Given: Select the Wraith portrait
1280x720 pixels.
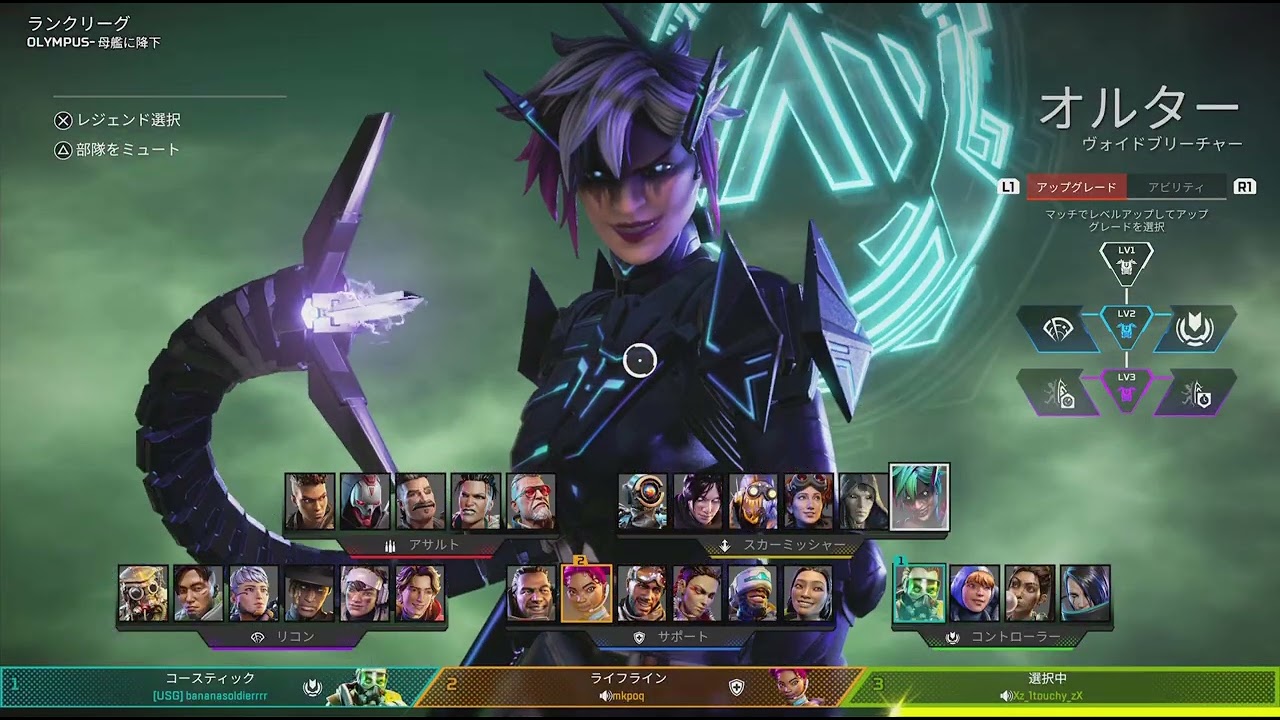Looking at the screenshot, I should click(x=698, y=501).
